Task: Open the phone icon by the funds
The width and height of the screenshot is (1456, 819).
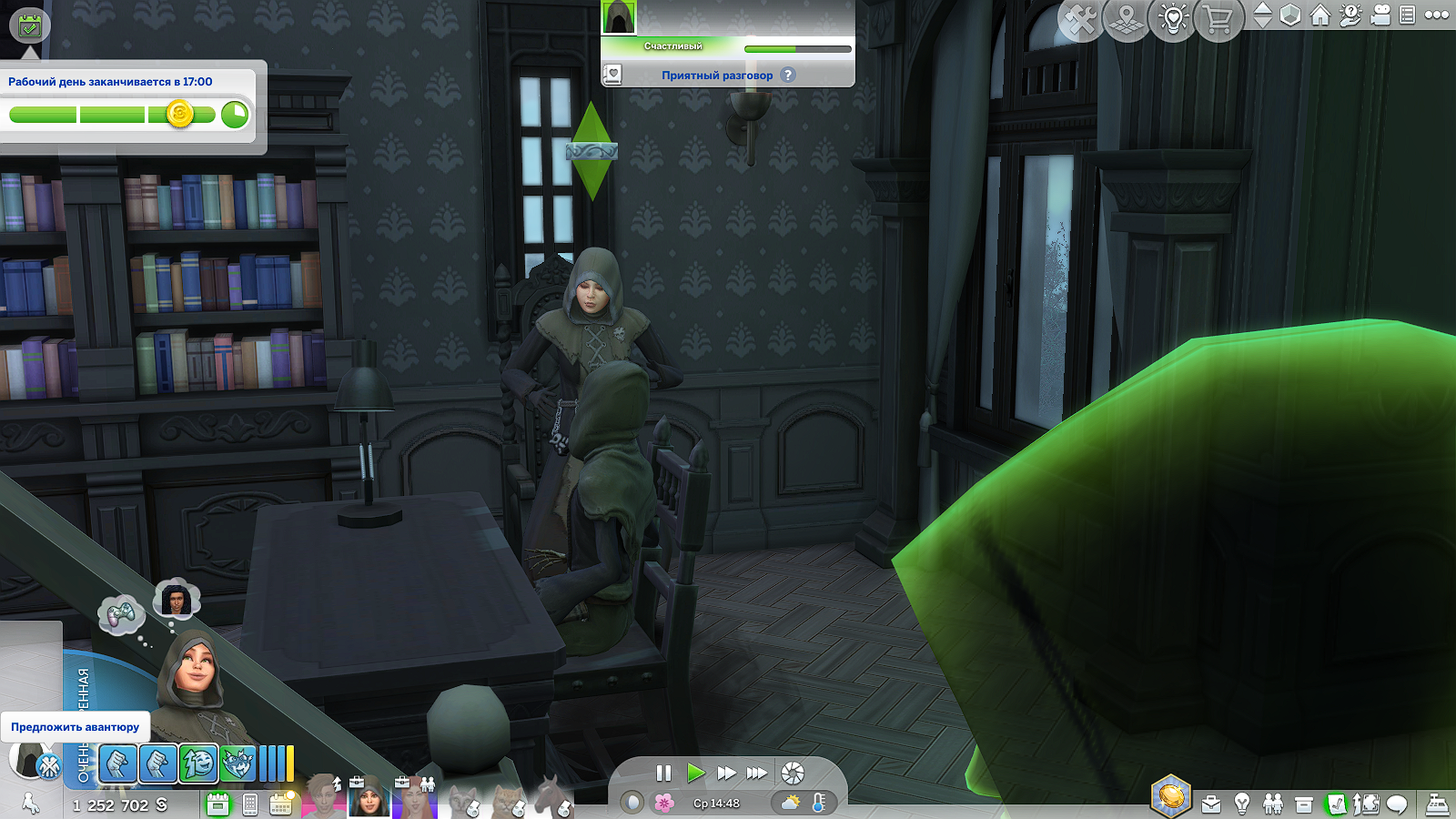Action: tap(250, 804)
